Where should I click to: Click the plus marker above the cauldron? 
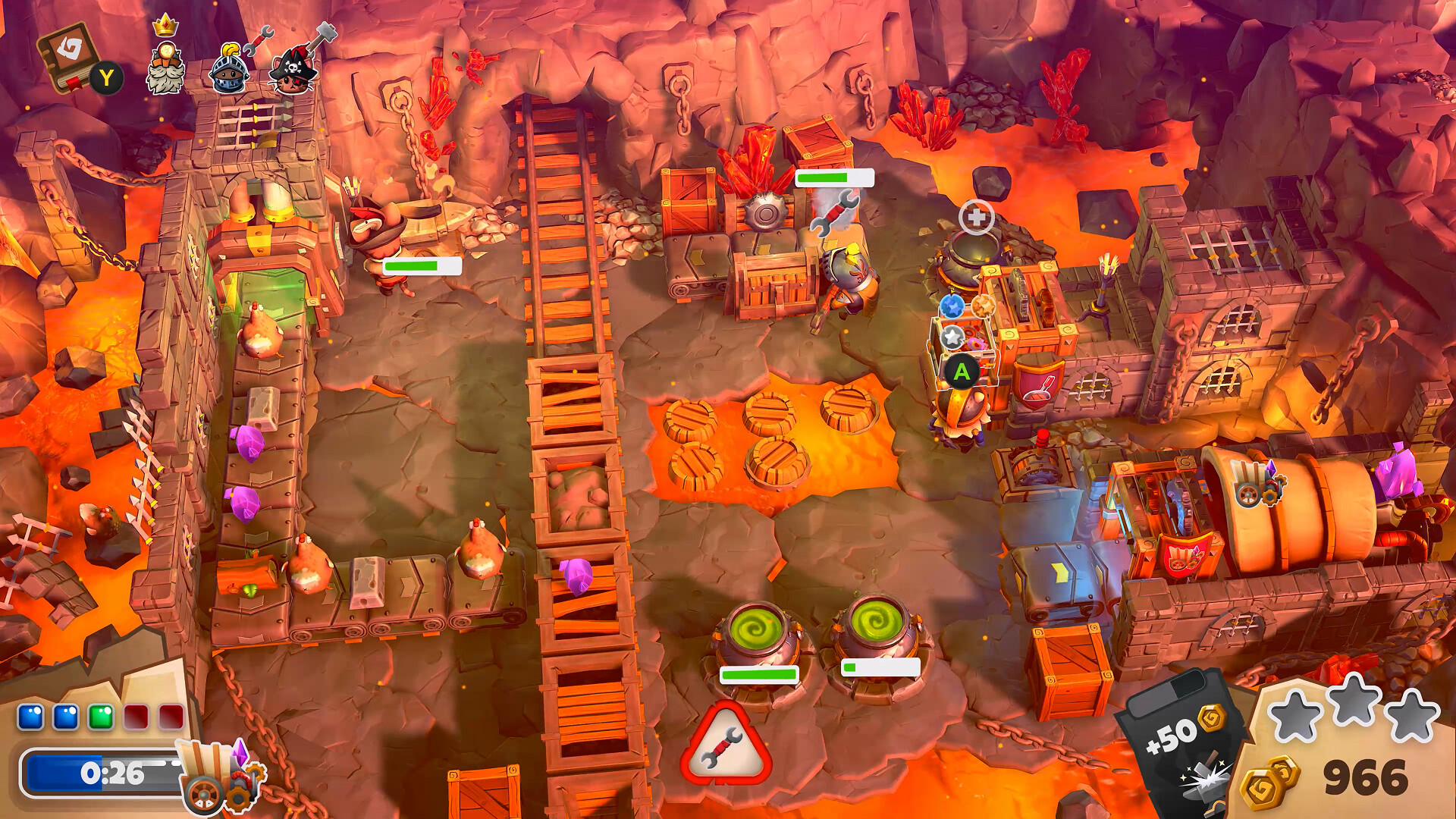(x=976, y=218)
